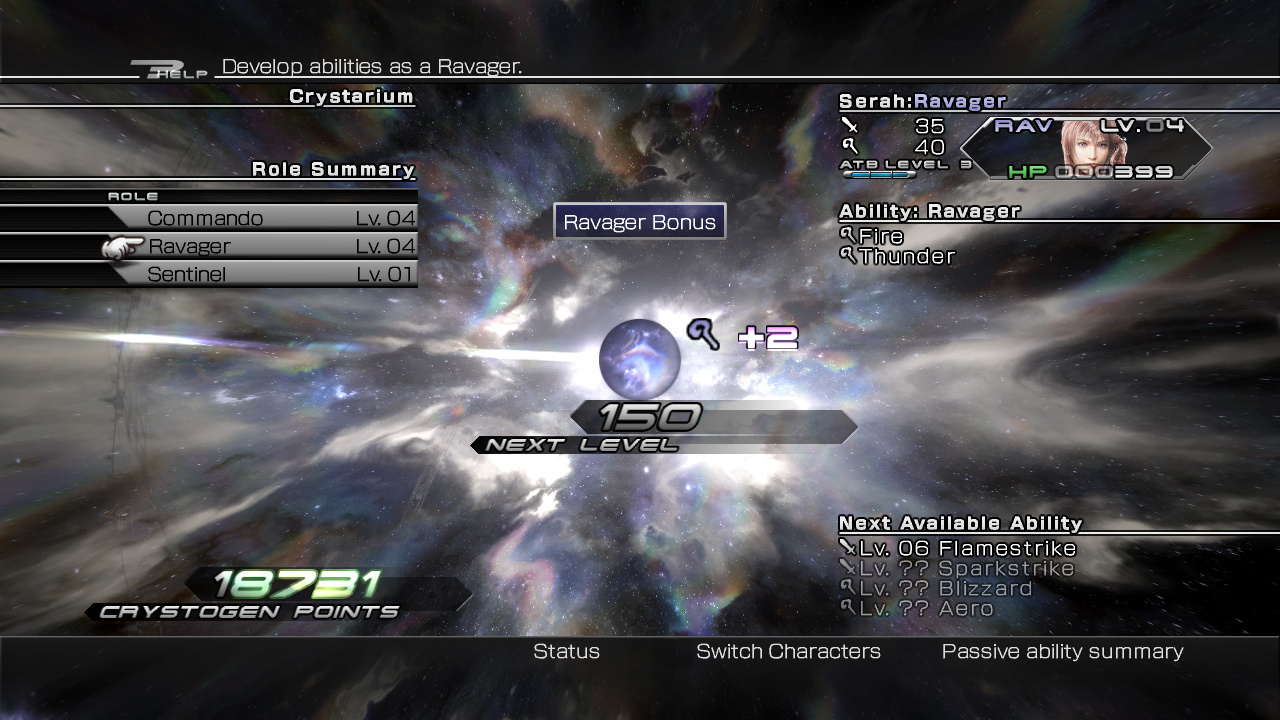Select the Lv. 06 Flamestrike ability
Screen dimensions: 1280x720
pyautogui.click(x=966, y=548)
